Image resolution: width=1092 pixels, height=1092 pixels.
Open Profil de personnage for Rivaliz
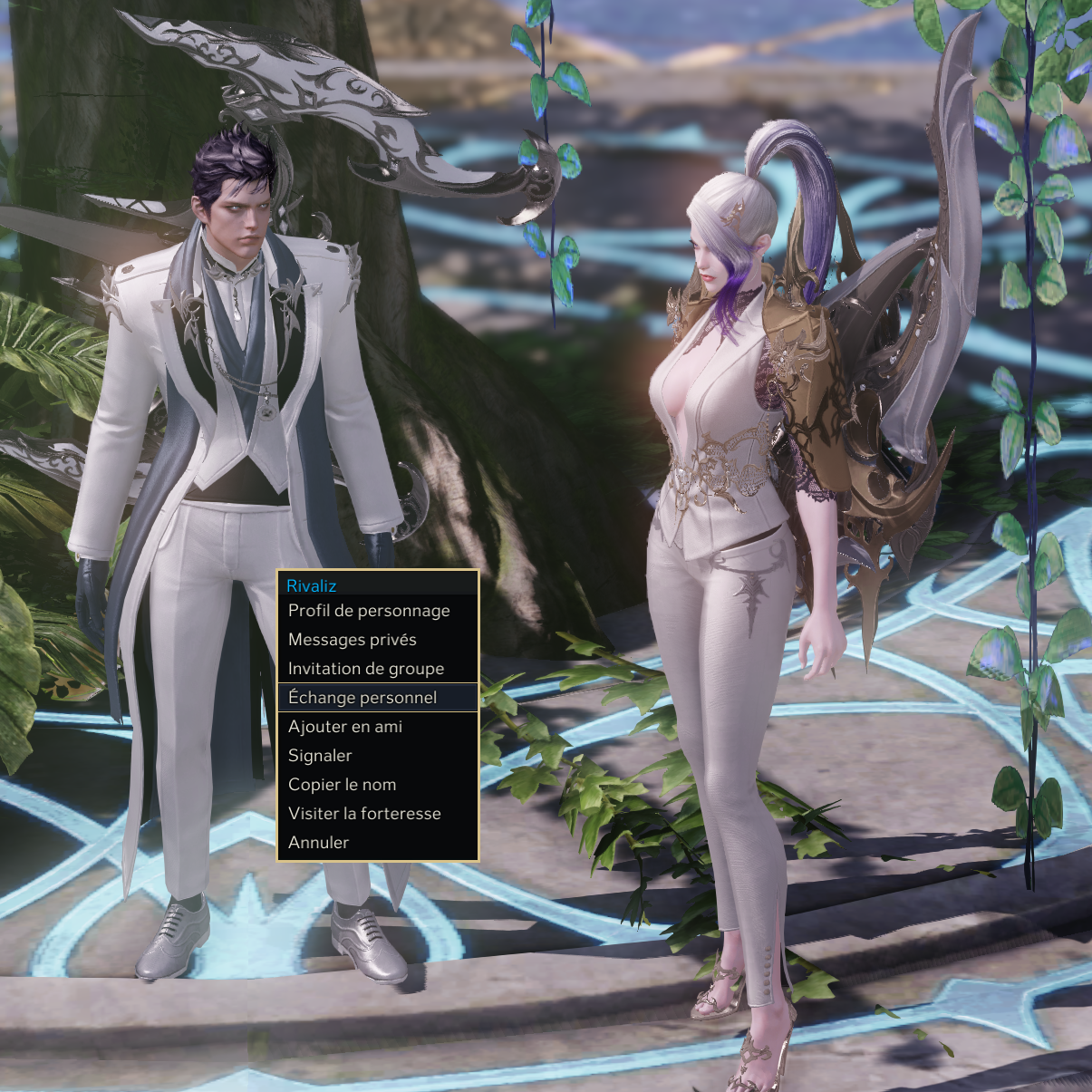coord(369,611)
